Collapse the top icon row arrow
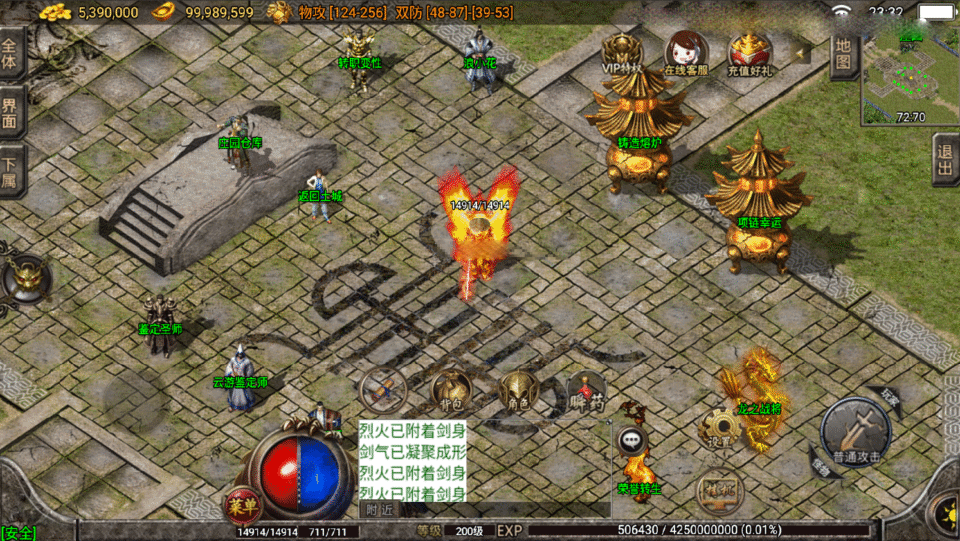Screen dimensions: 960x541 click(x=800, y=51)
